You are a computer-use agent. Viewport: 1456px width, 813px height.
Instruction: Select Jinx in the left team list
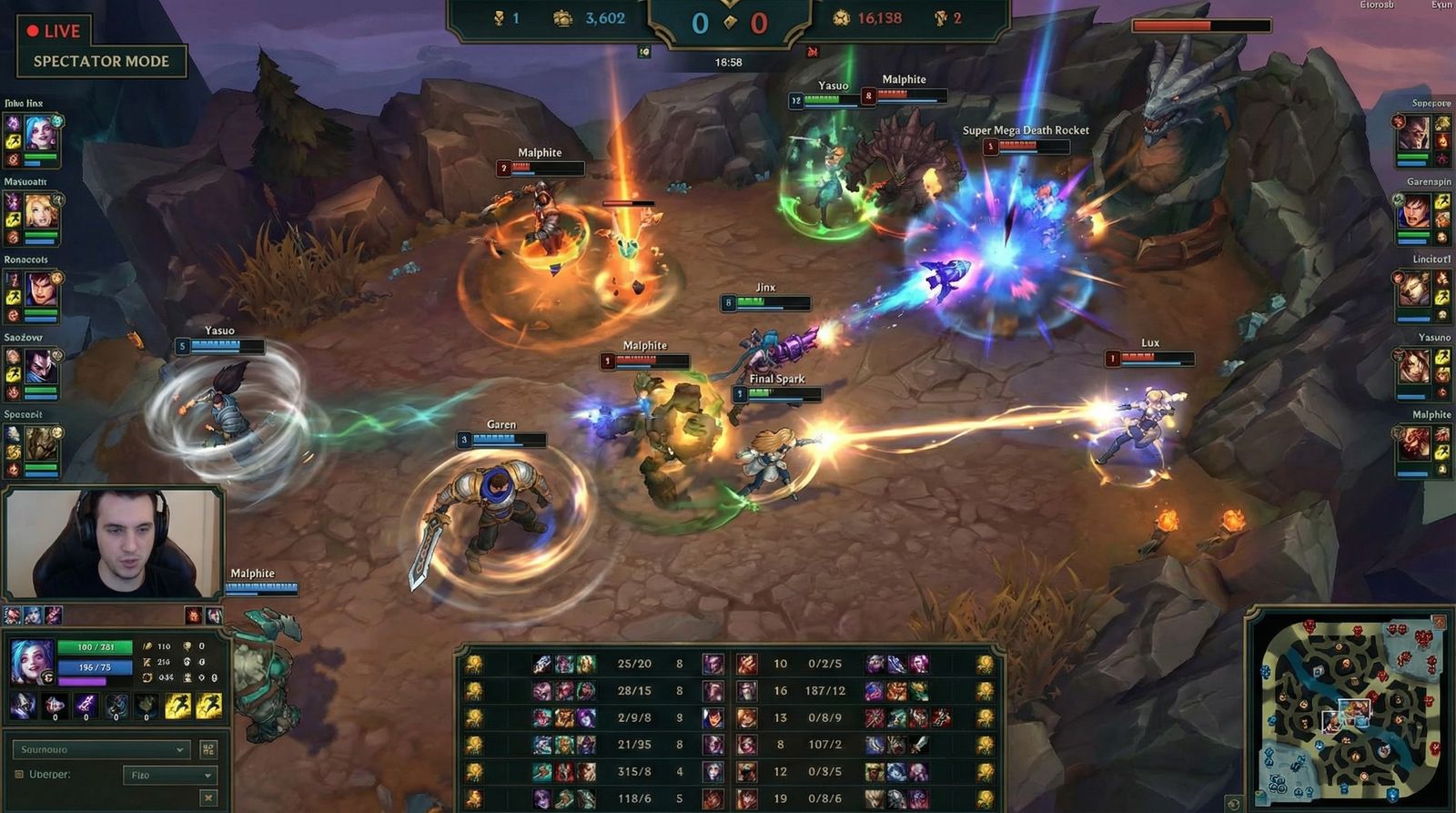pyautogui.click(x=42, y=135)
